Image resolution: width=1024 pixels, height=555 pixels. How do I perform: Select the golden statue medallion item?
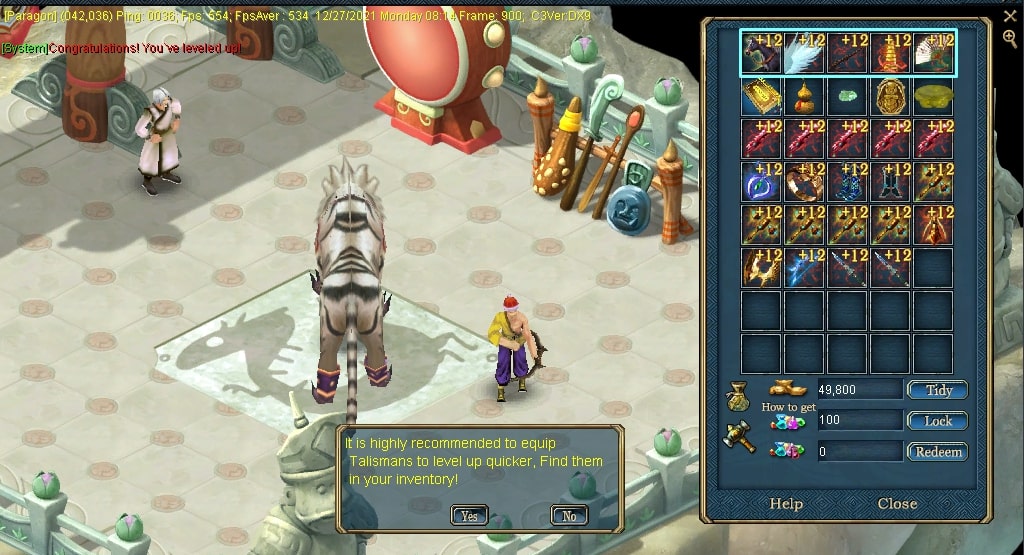[891, 97]
